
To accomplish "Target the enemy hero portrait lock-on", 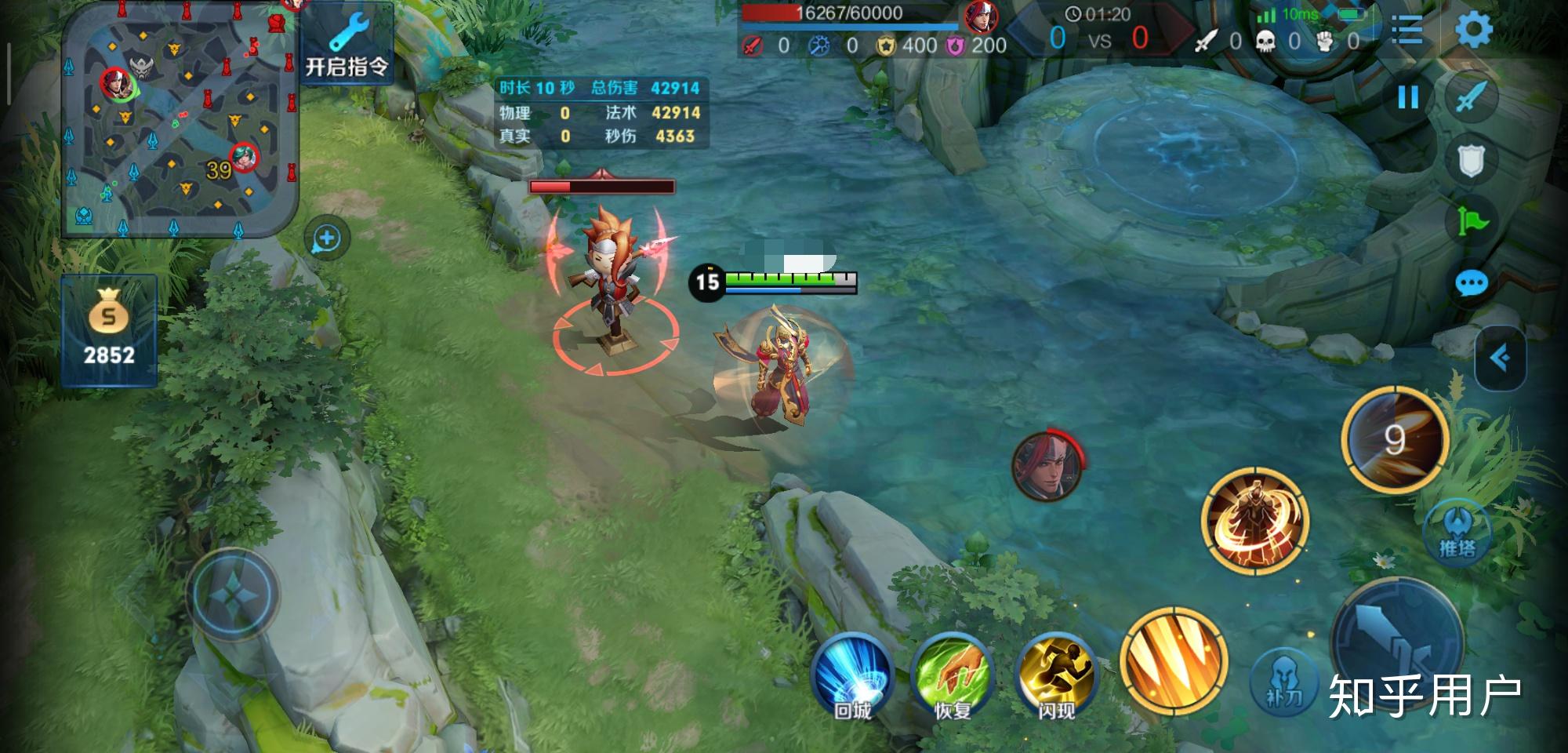I will (1047, 465).
